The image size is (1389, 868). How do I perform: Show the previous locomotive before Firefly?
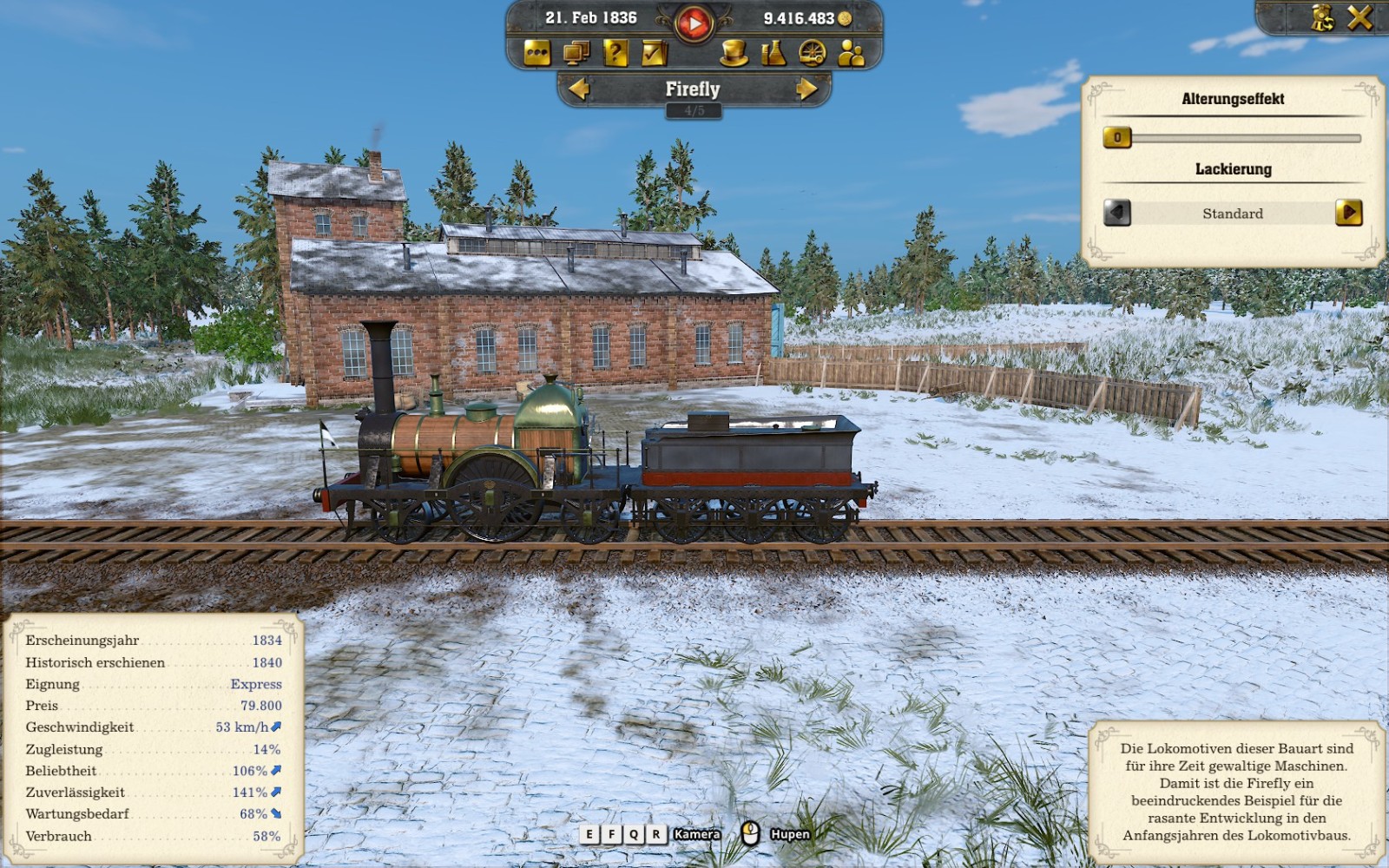[x=579, y=89]
